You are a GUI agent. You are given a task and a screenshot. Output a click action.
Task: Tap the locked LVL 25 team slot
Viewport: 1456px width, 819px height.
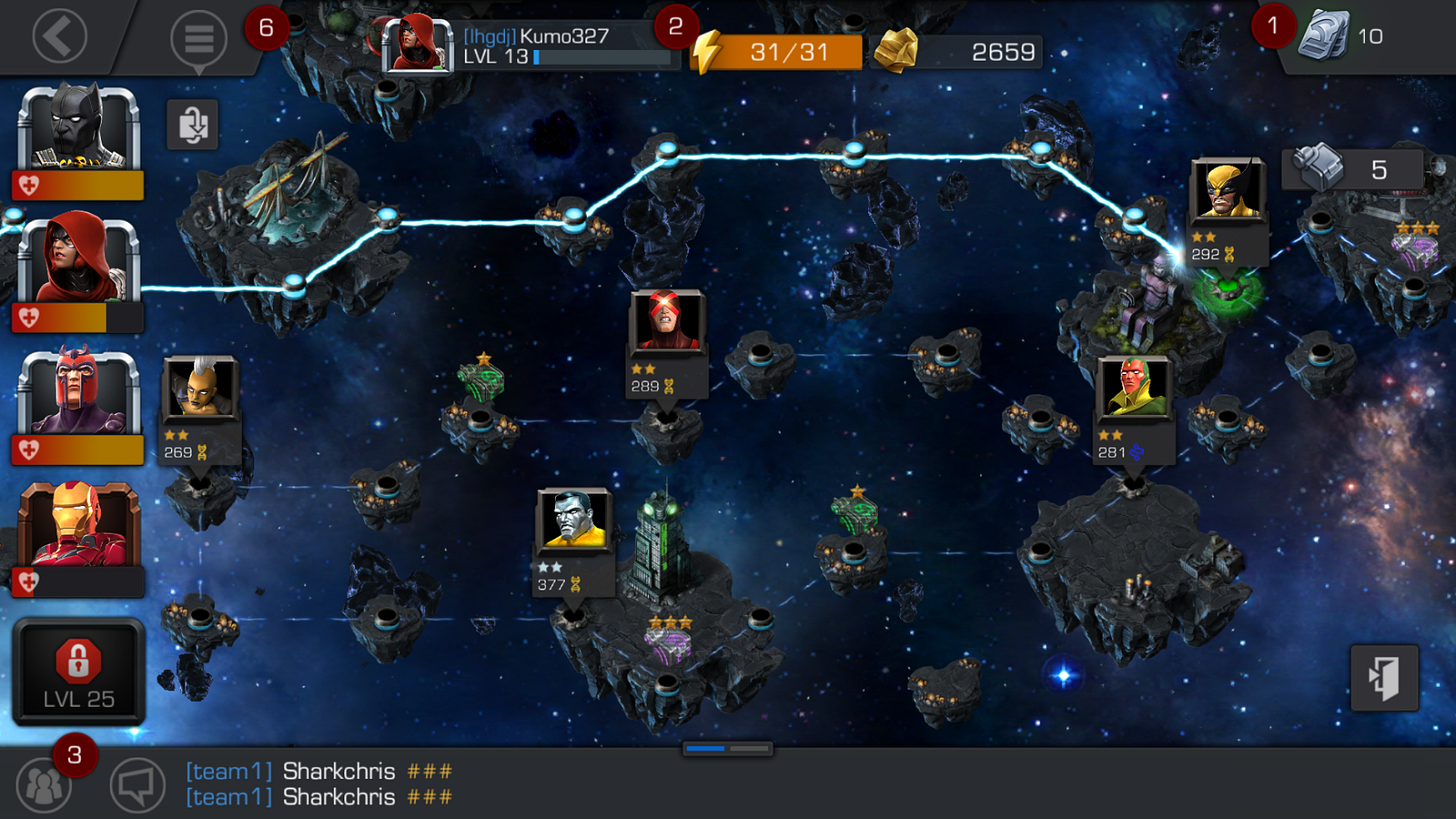click(78, 672)
